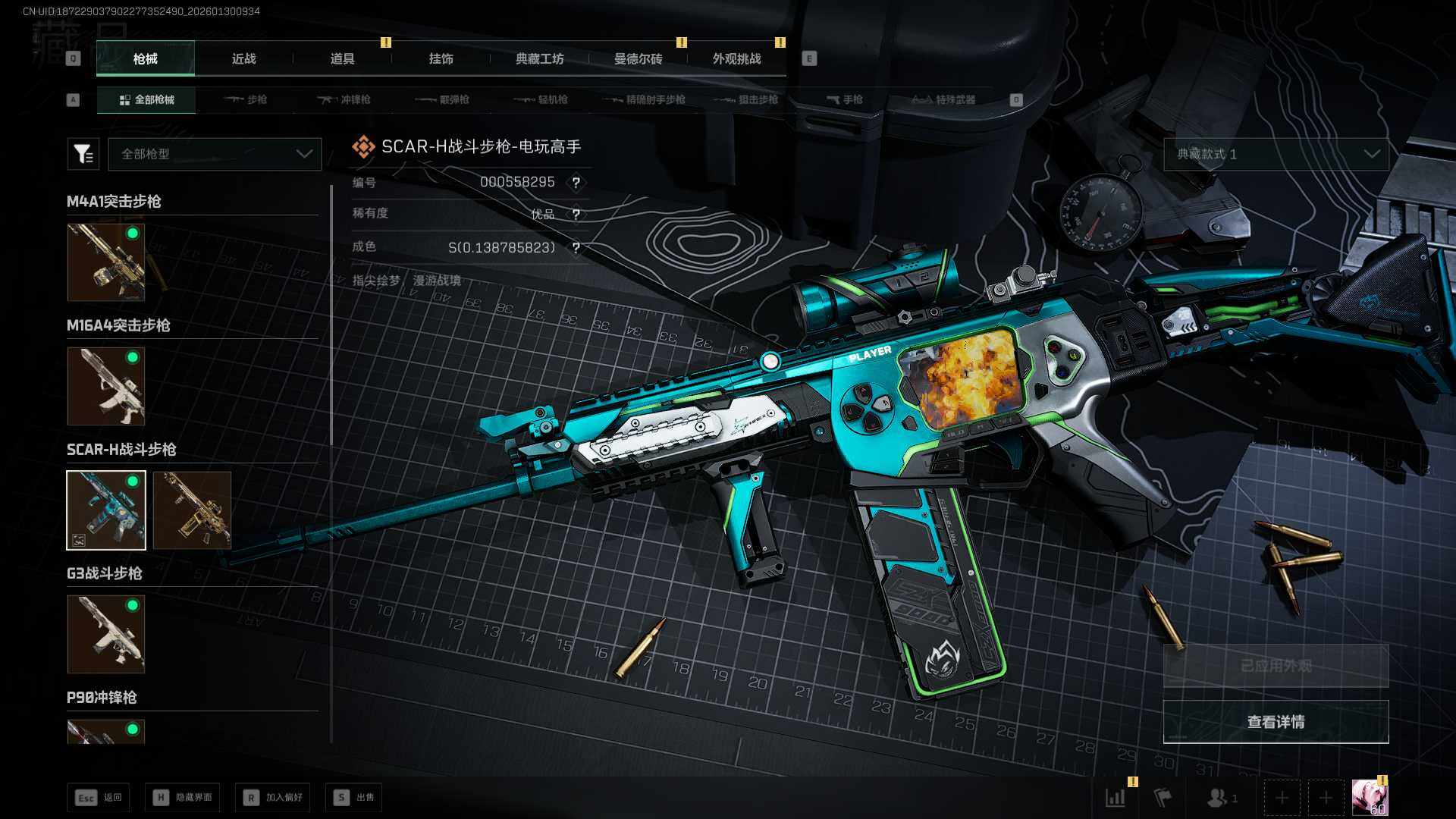Pick the G3 battle rifle skin
This screenshot has width=1456, height=819.
coord(106,634)
